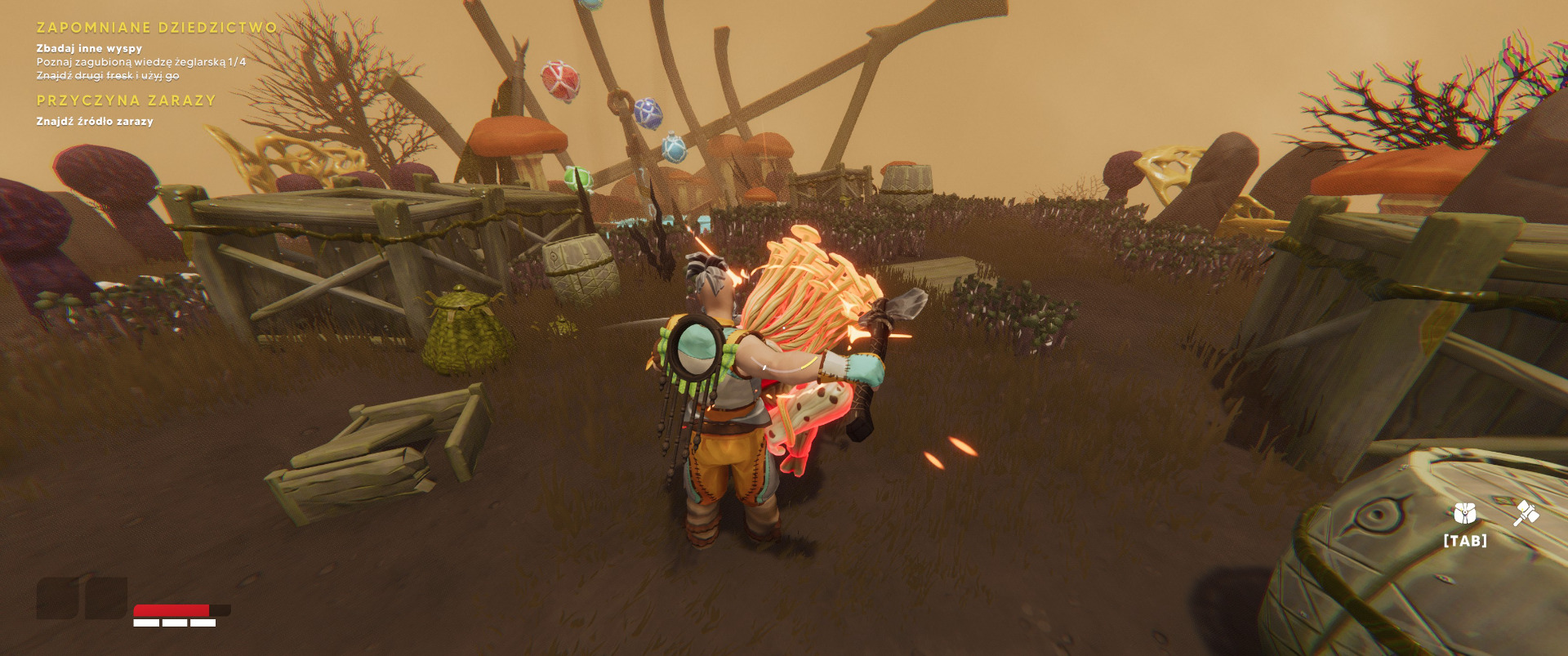Screen dimensions: 1568x656
Task: Select the Zapomniane Dziedzictwo quest title
Action: [157, 28]
